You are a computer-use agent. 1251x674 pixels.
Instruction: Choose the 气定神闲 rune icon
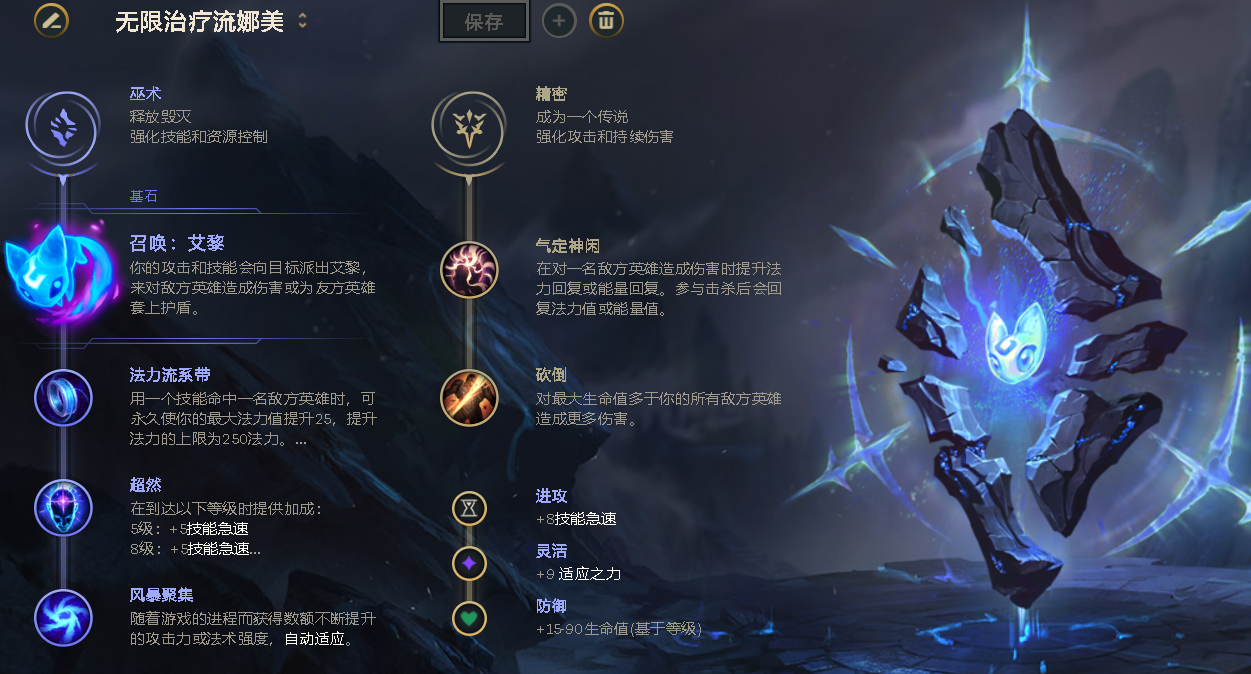click(x=469, y=270)
